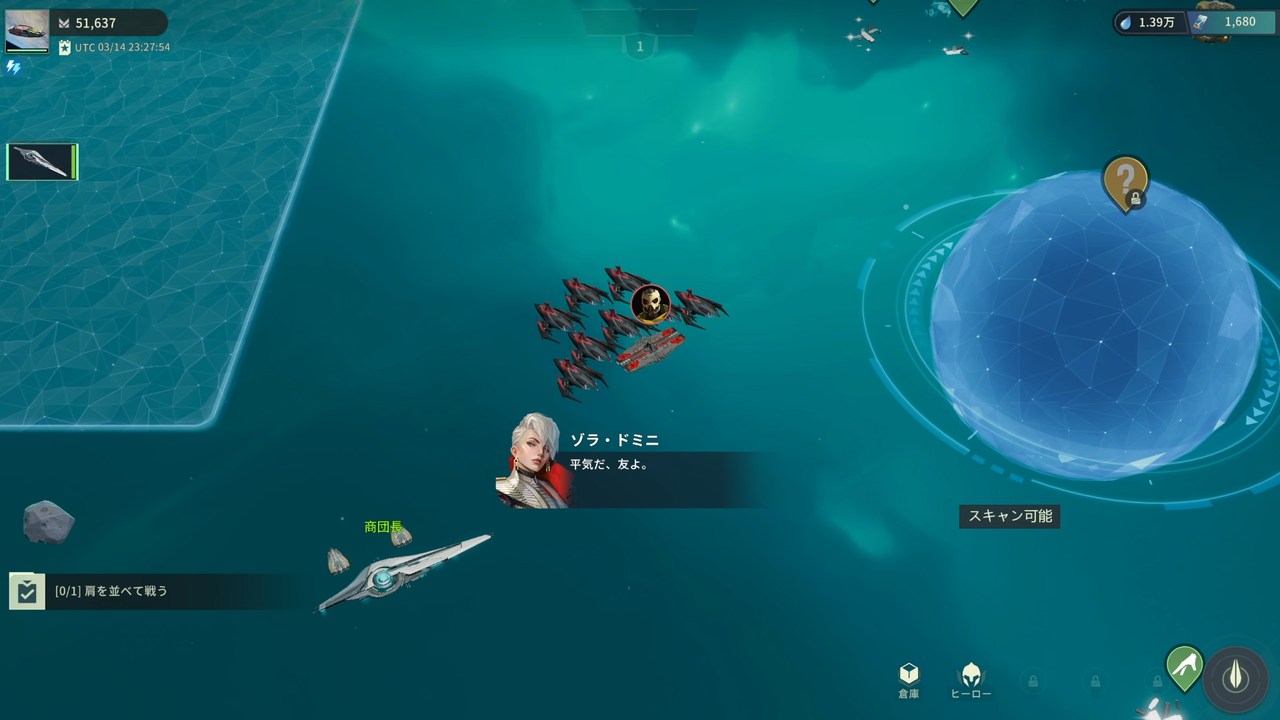This screenshot has width=1280, height=720.
Task: Click the lightning bolt buff icon
Action: click(x=13, y=67)
